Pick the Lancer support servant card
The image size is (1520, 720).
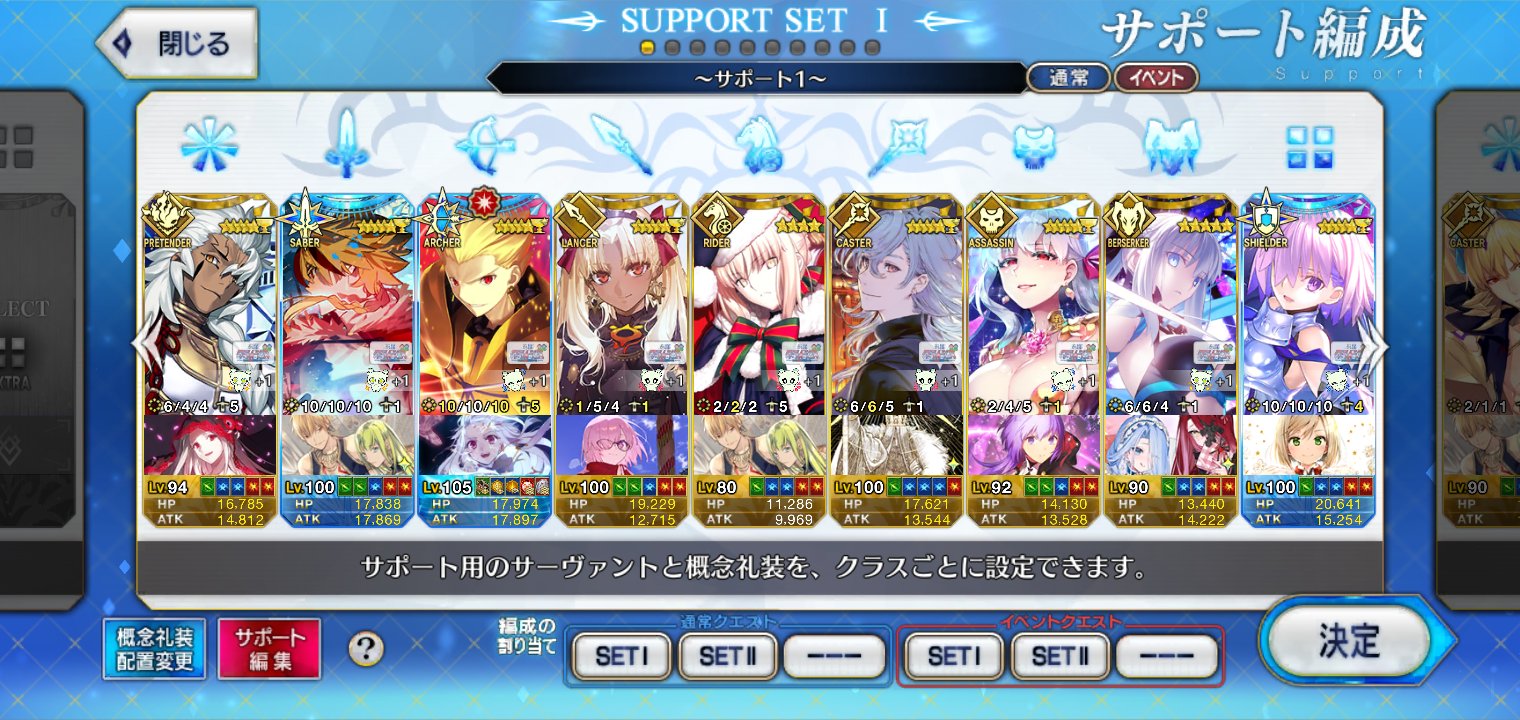pyautogui.click(x=621, y=310)
